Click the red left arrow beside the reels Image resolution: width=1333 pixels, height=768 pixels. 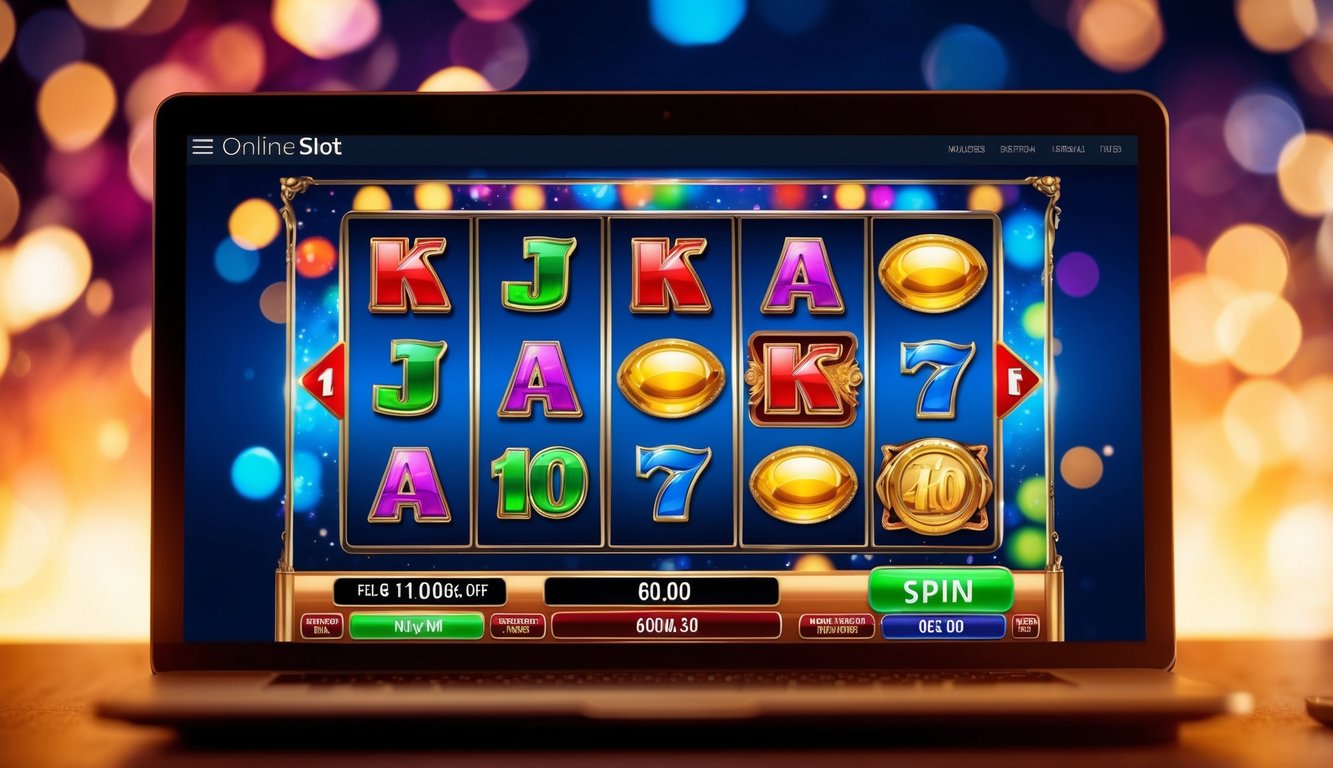point(323,380)
